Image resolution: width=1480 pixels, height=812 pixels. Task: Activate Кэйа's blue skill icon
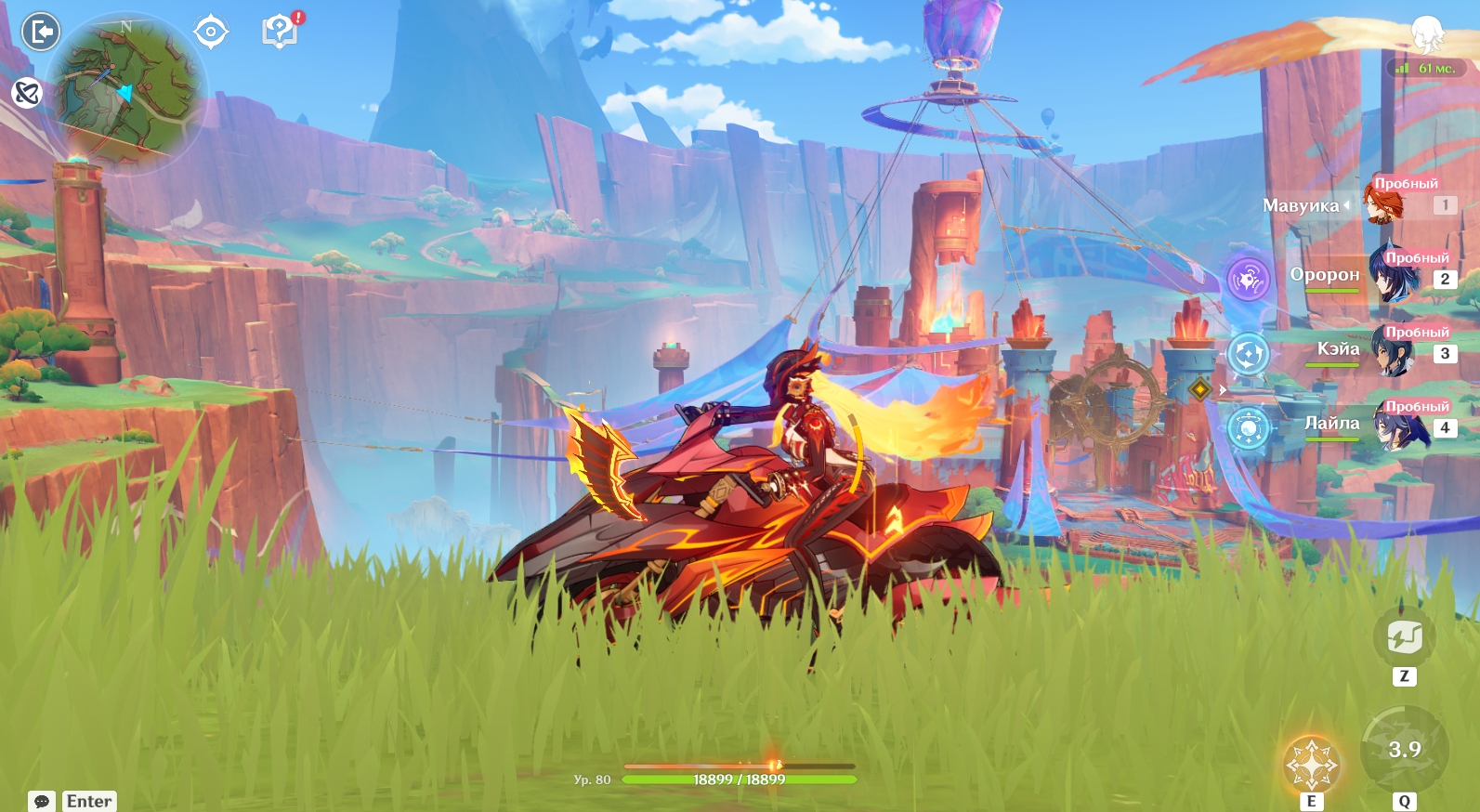click(x=1248, y=354)
